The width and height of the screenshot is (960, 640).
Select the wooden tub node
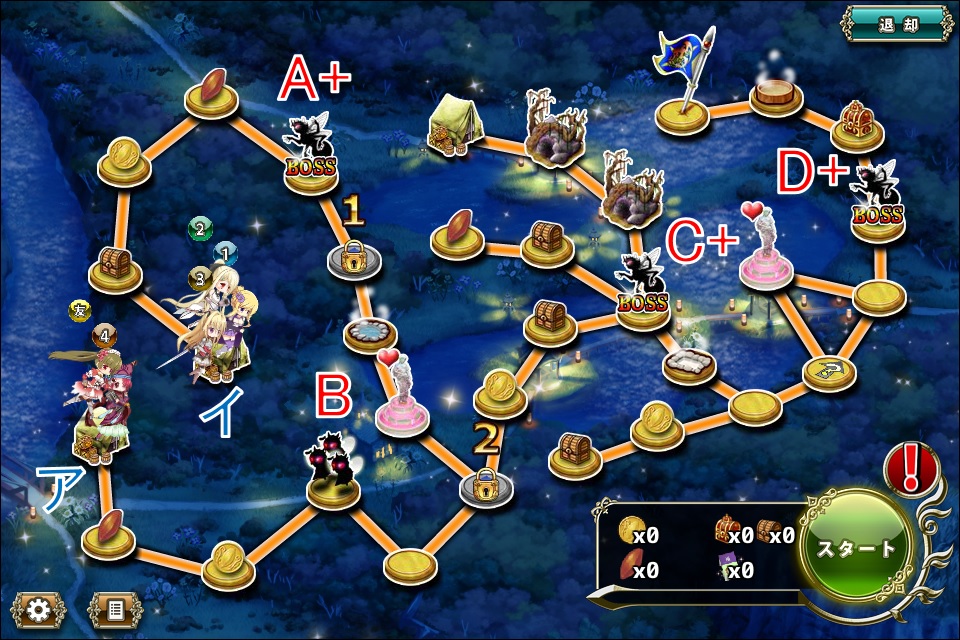coord(780,95)
